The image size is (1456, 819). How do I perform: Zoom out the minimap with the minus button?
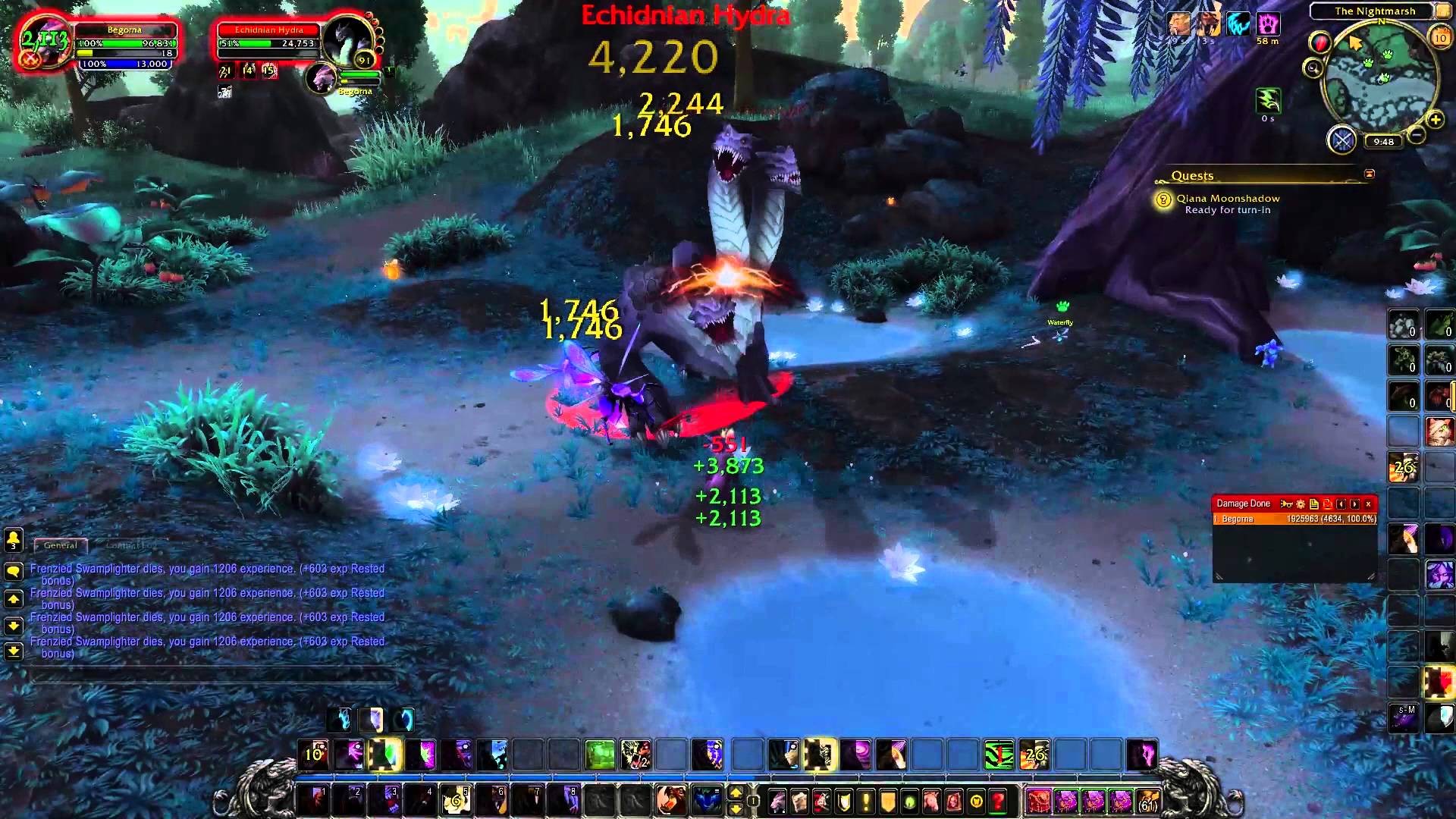click(x=1415, y=136)
